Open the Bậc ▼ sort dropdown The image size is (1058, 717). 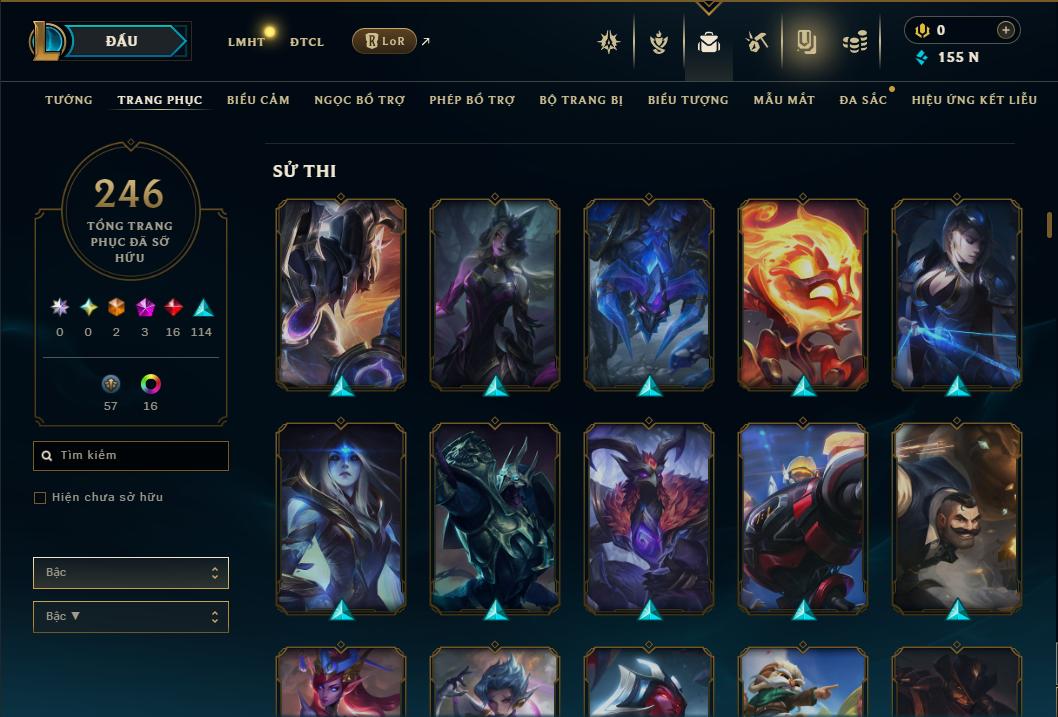coord(131,616)
